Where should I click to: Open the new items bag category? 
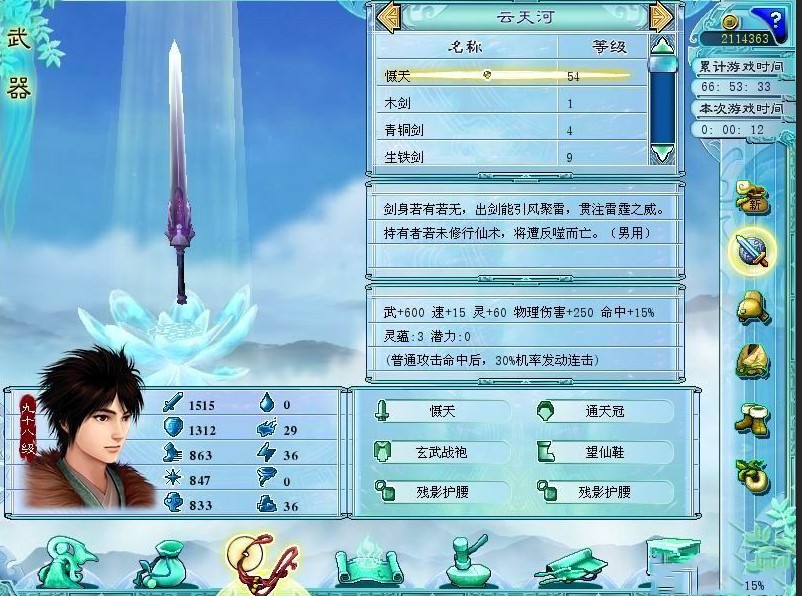coord(752,195)
